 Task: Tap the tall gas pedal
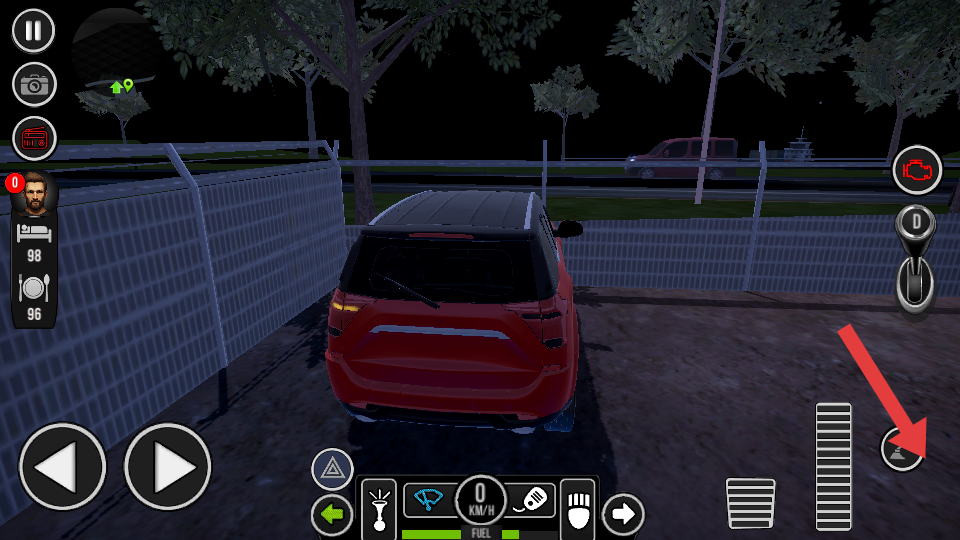click(833, 466)
